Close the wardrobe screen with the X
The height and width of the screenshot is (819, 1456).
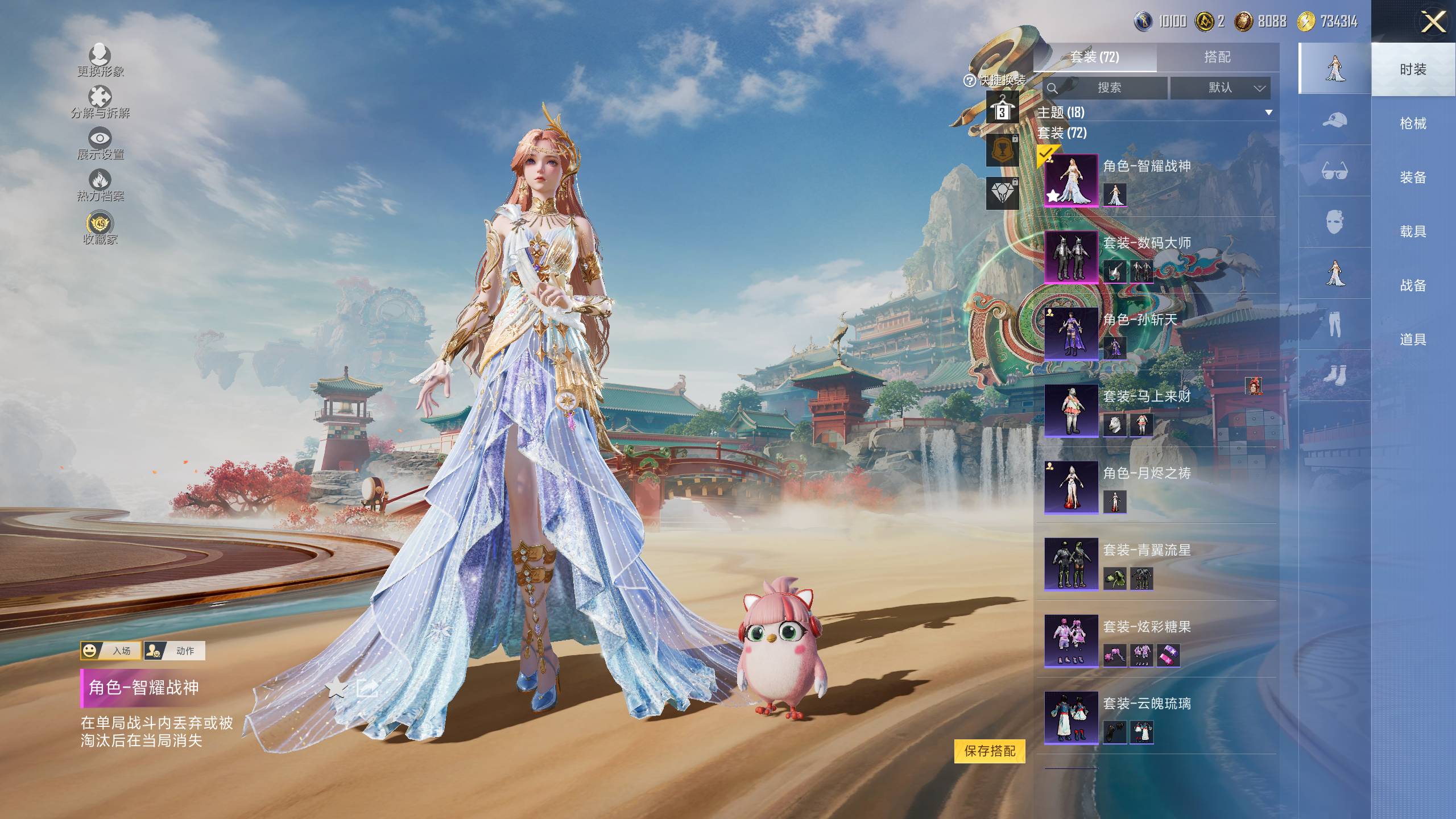coord(1433,23)
